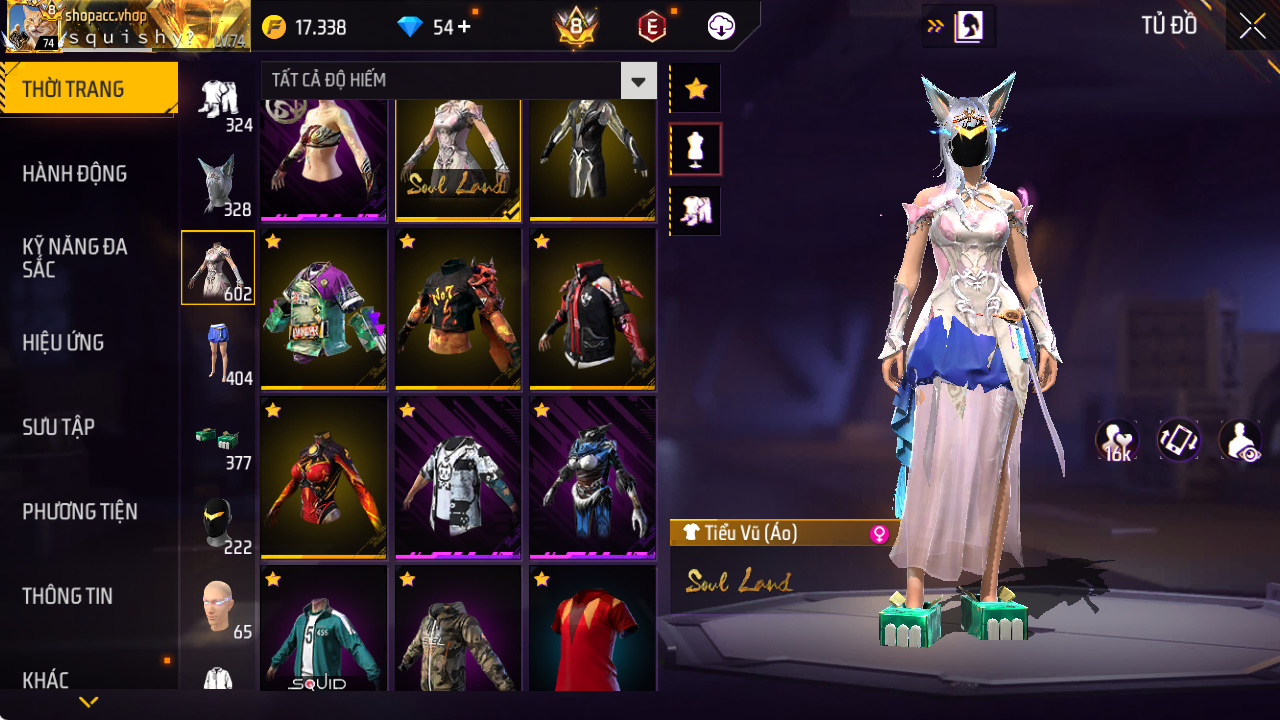Screen dimensions: 1280x720
Task: Toggle the star favorites filter above the grid
Action: (695, 88)
